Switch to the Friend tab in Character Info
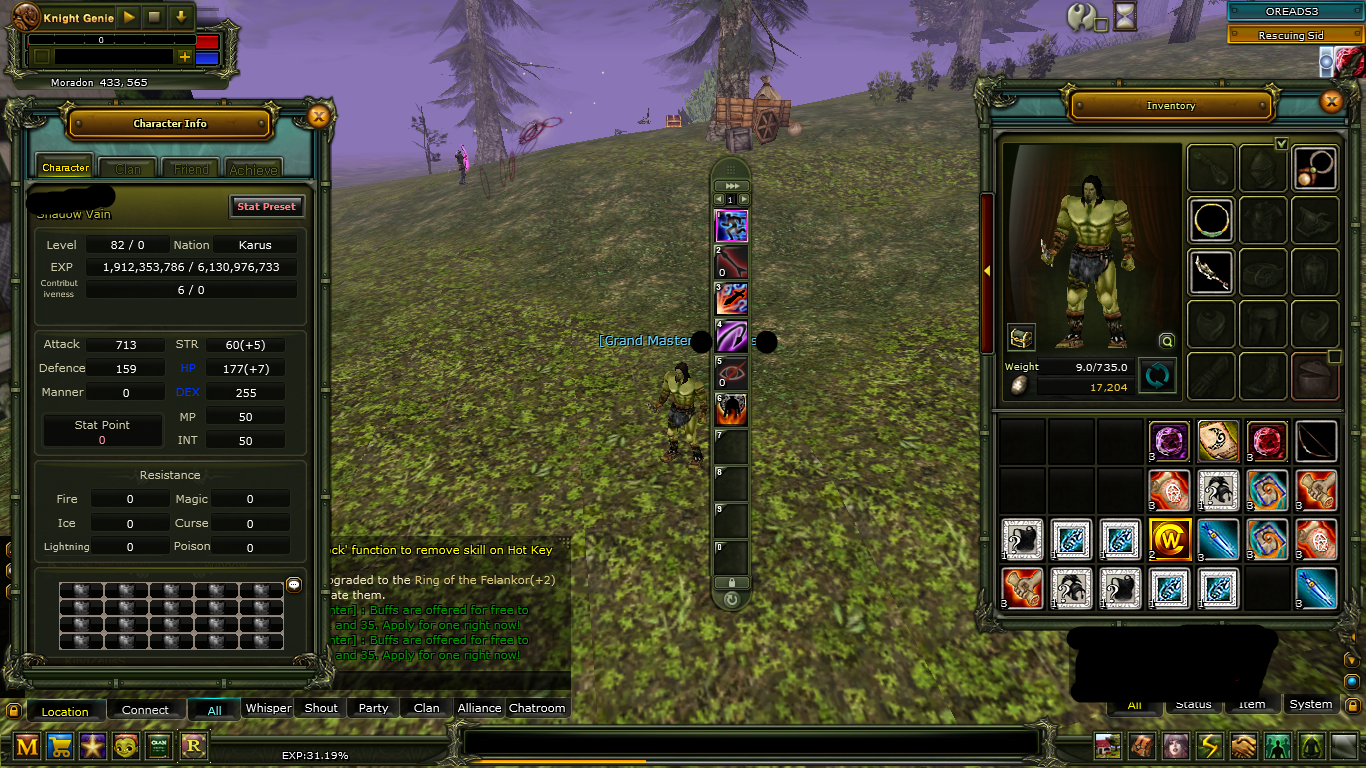The height and width of the screenshot is (768, 1366). pos(190,169)
